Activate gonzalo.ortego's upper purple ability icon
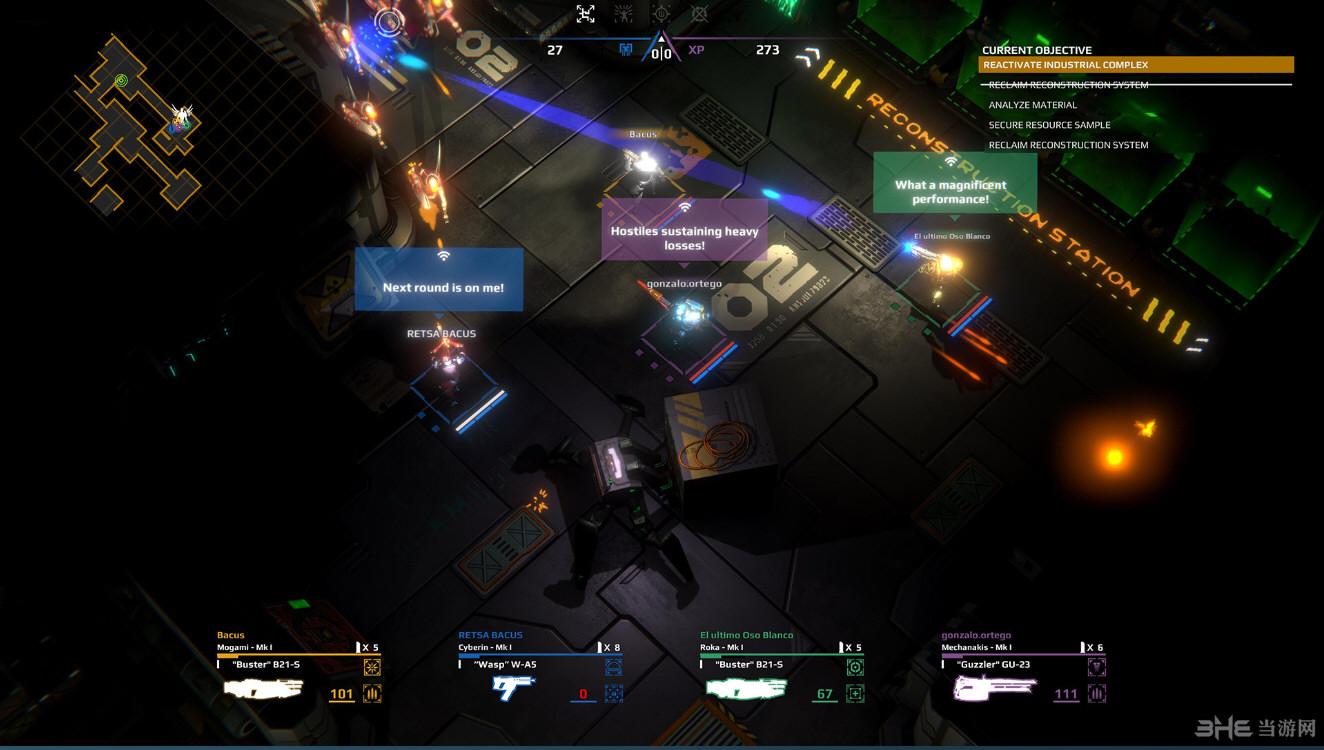 click(1097, 667)
